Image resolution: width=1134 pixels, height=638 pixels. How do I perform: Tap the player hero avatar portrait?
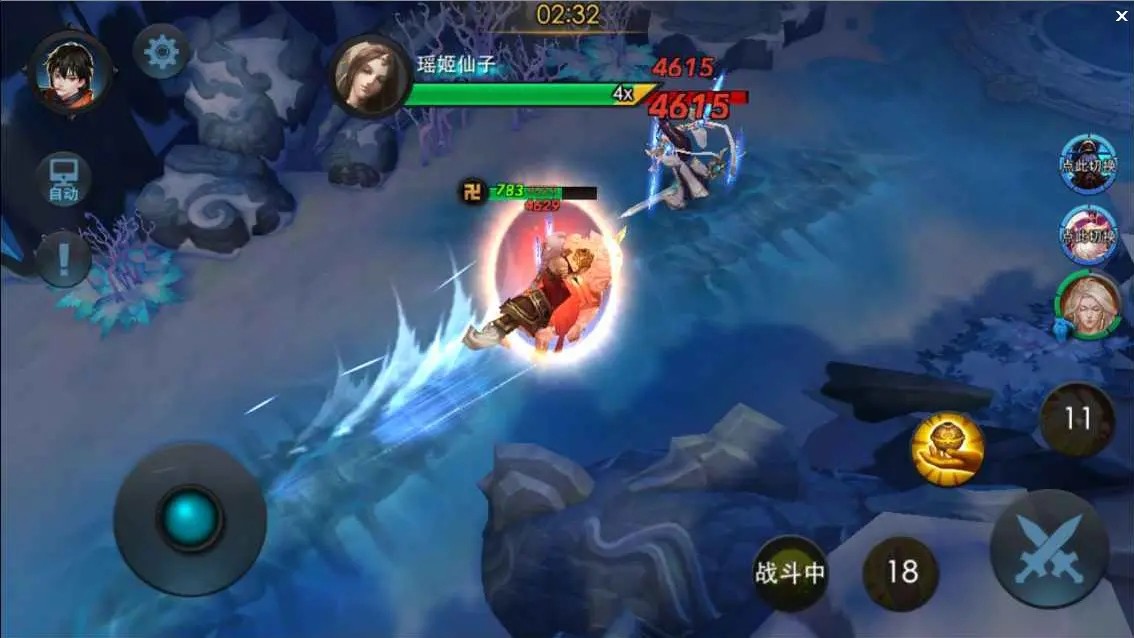(69, 72)
